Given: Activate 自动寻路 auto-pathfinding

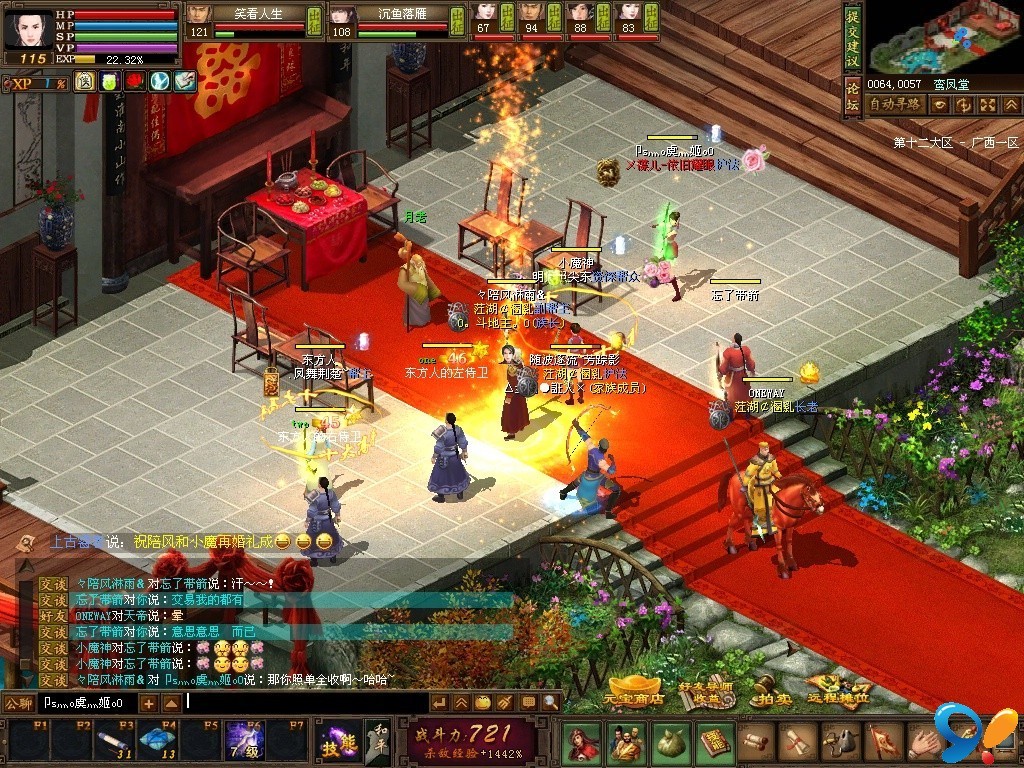Looking at the screenshot, I should click(894, 104).
